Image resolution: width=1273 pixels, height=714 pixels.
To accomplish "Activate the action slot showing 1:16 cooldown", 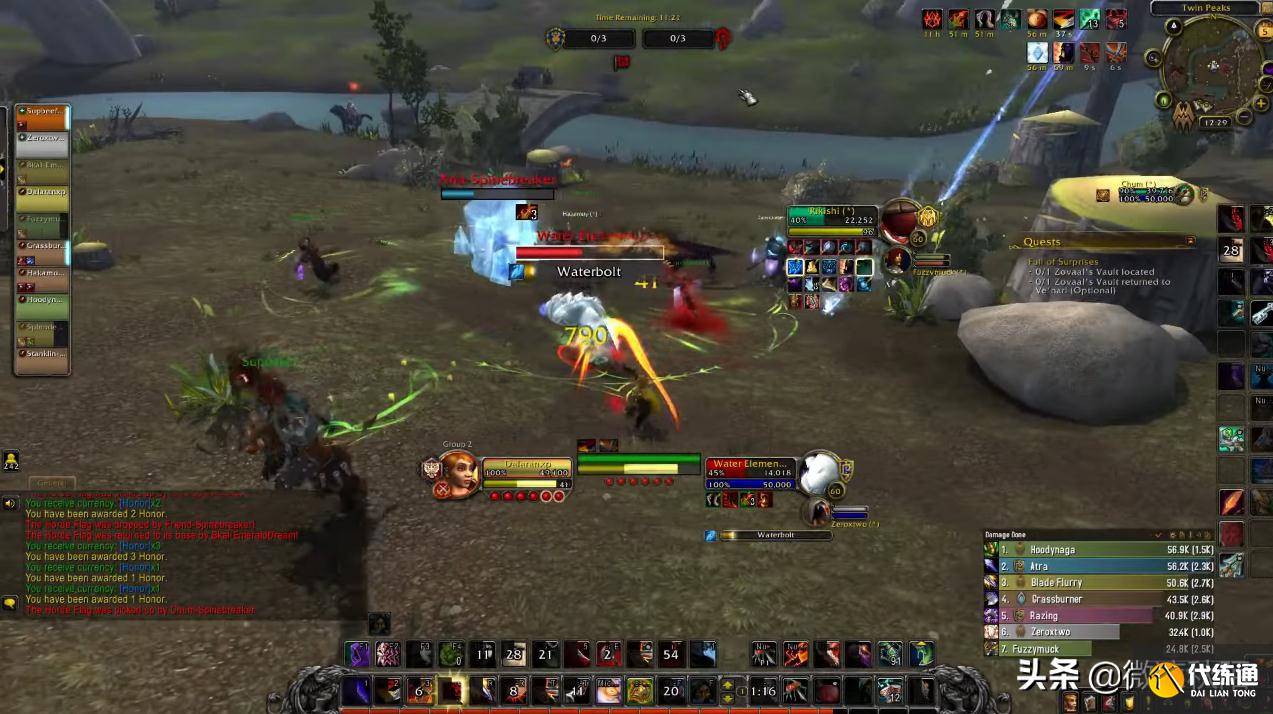I will point(764,690).
